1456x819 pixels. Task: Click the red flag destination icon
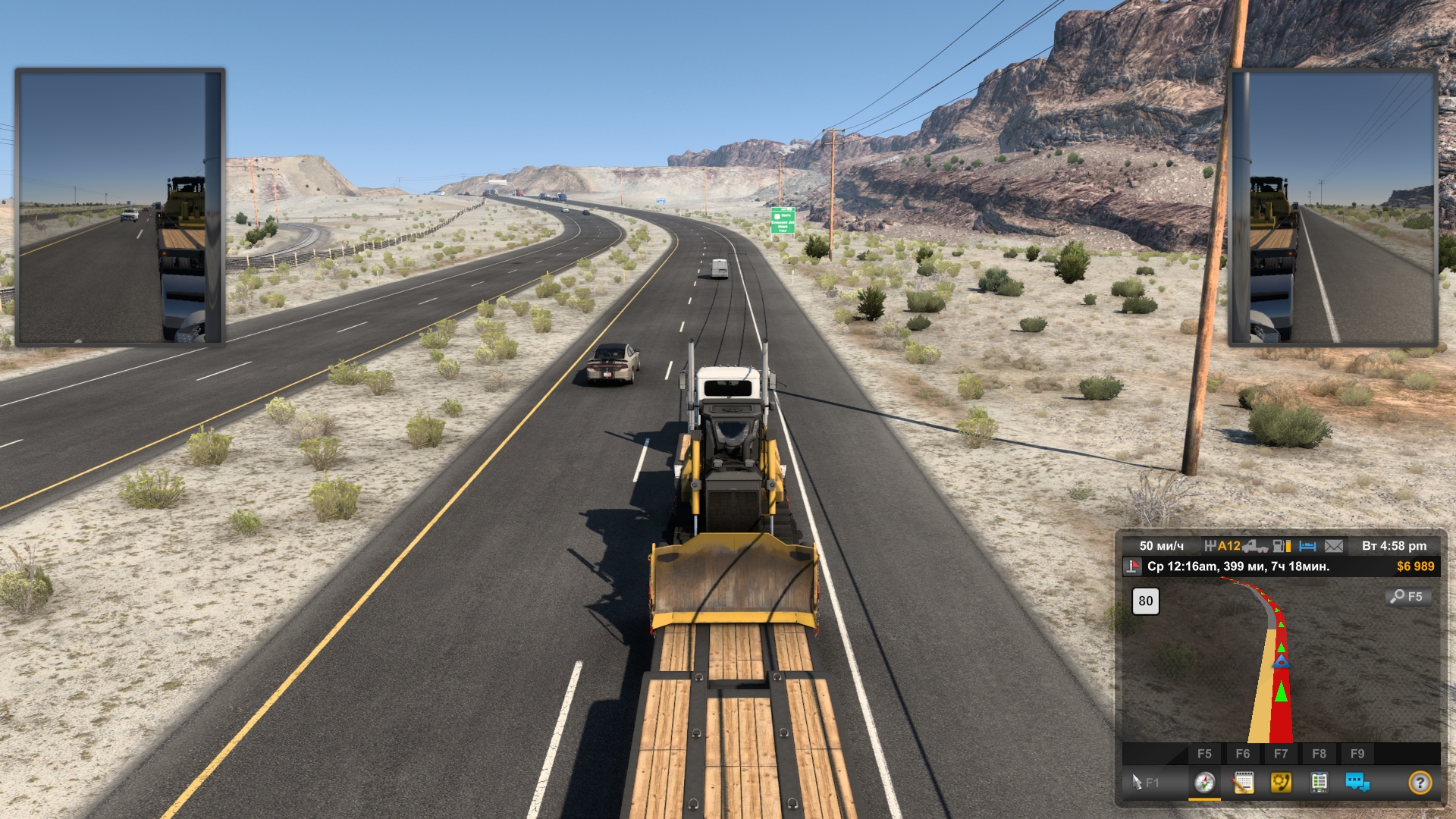[x=1133, y=566]
